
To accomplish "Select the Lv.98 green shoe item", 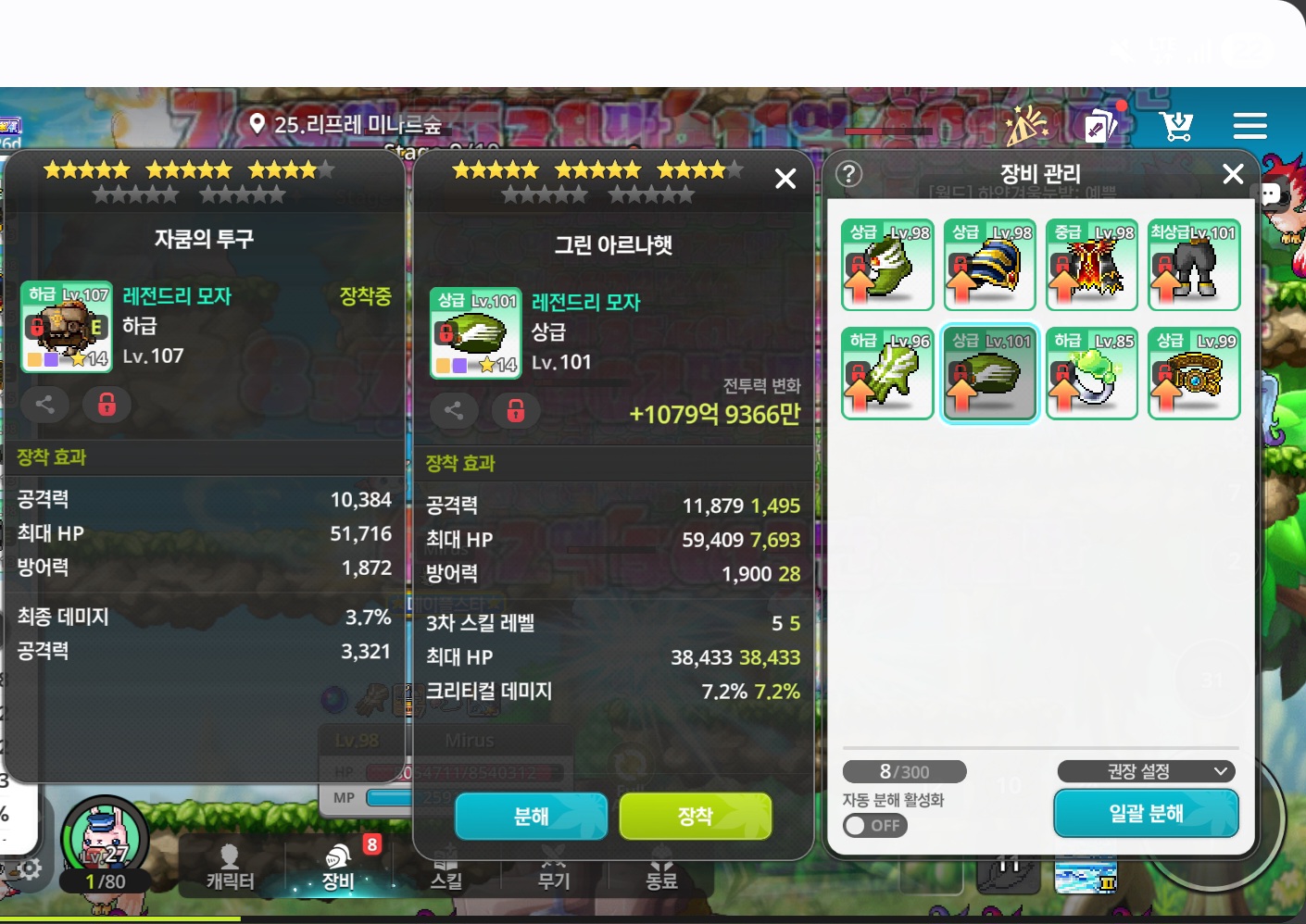I will click(x=887, y=265).
